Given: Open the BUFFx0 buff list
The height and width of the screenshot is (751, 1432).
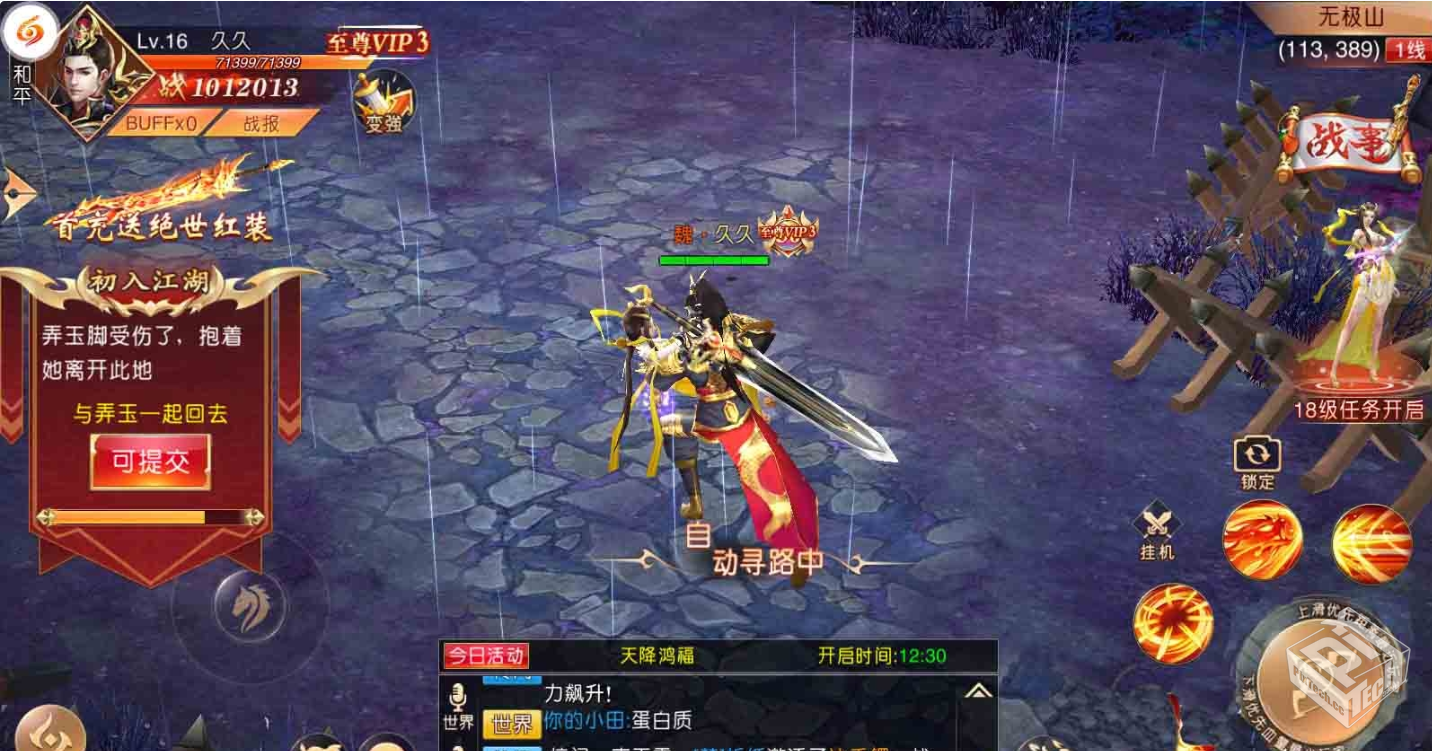Looking at the screenshot, I should pos(160,124).
